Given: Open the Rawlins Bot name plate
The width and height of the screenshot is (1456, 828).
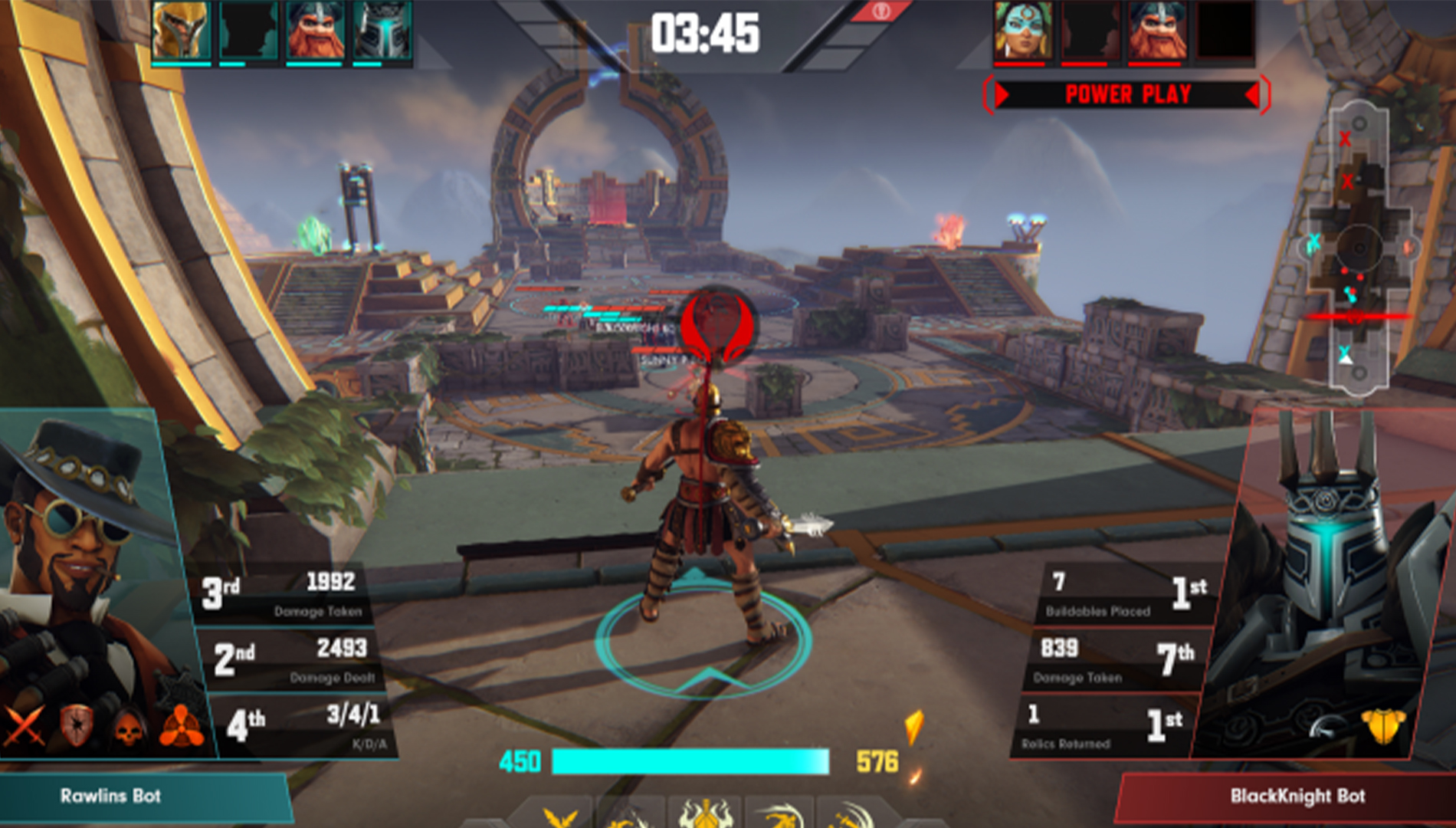Looking at the screenshot, I should [111, 796].
